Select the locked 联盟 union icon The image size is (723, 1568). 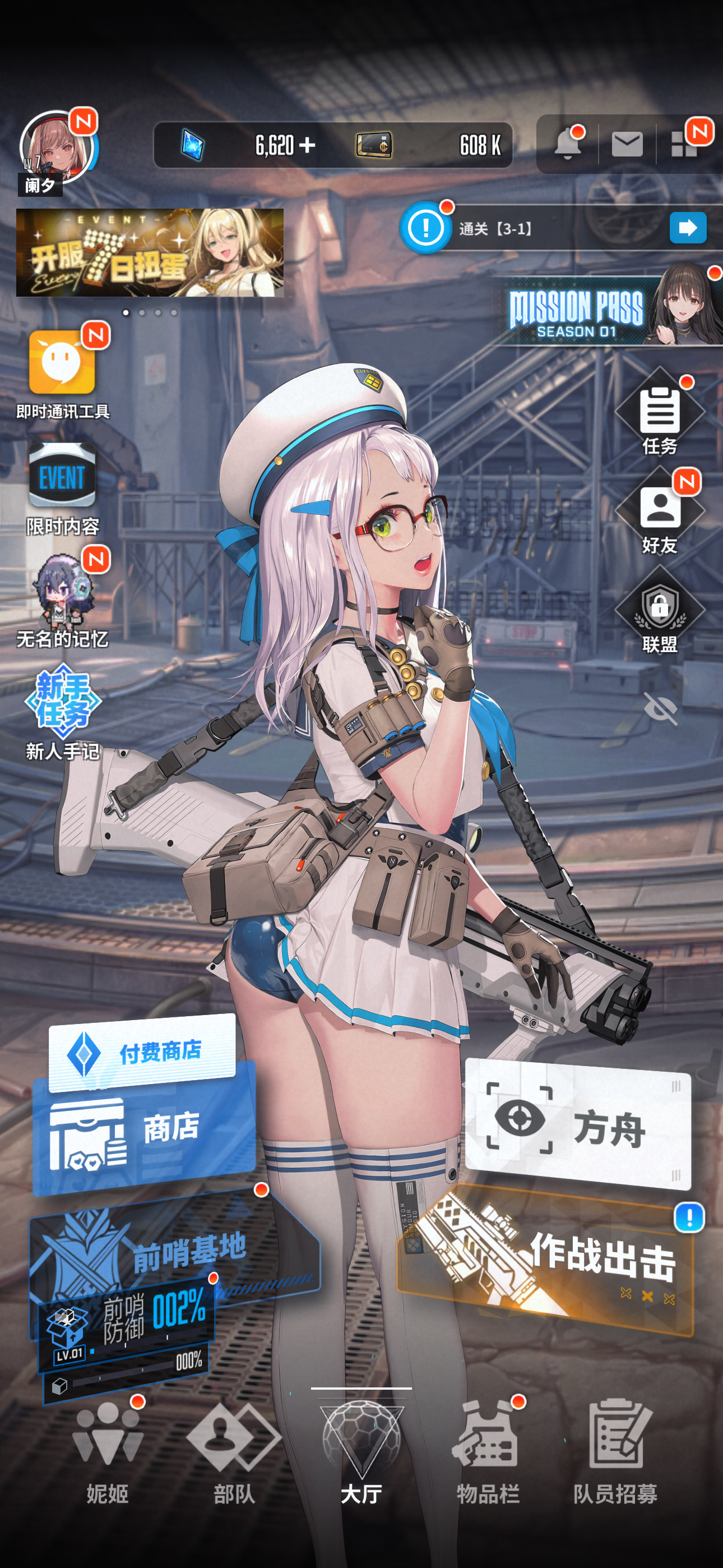[660, 609]
